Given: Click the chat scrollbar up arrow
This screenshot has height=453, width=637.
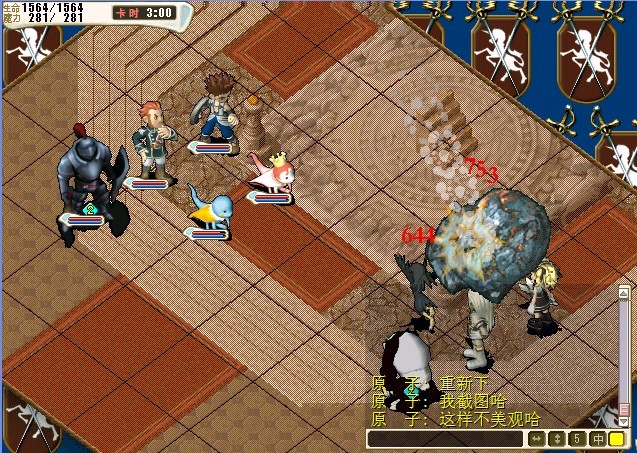Looking at the screenshot, I should coord(624,290).
